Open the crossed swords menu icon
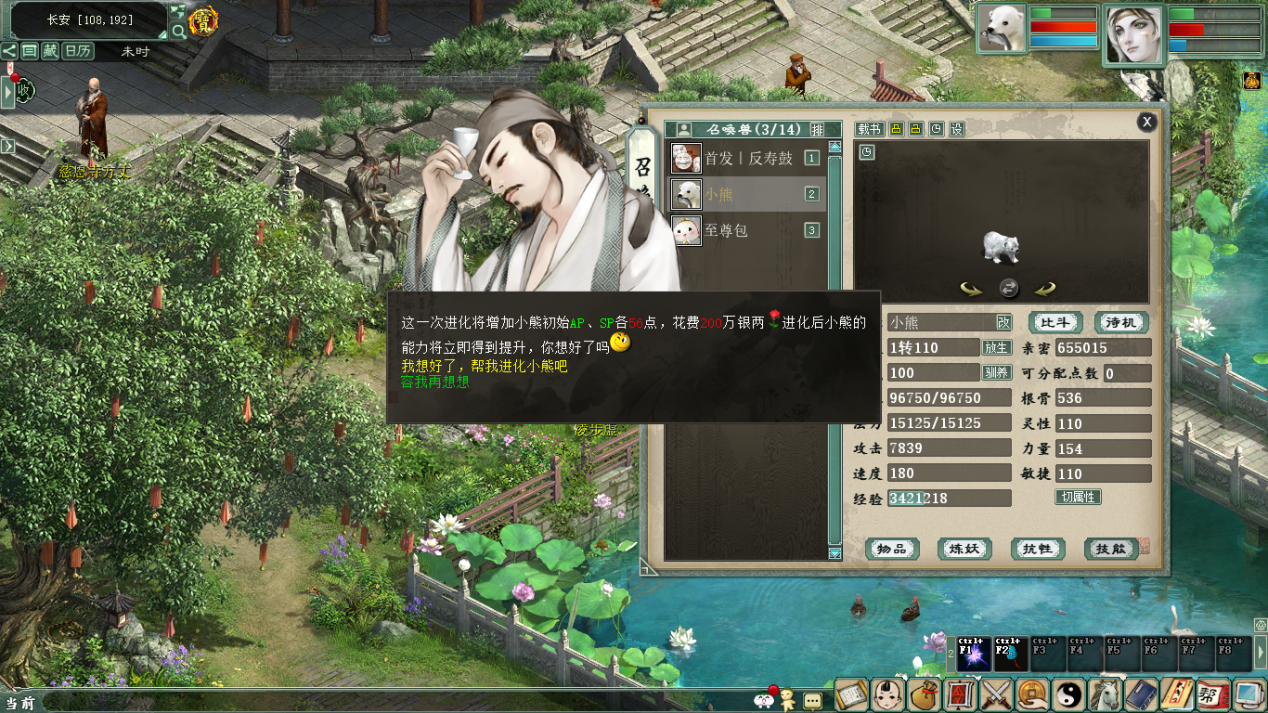Image resolution: width=1268 pixels, height=713 pixels. pos(996,693)
